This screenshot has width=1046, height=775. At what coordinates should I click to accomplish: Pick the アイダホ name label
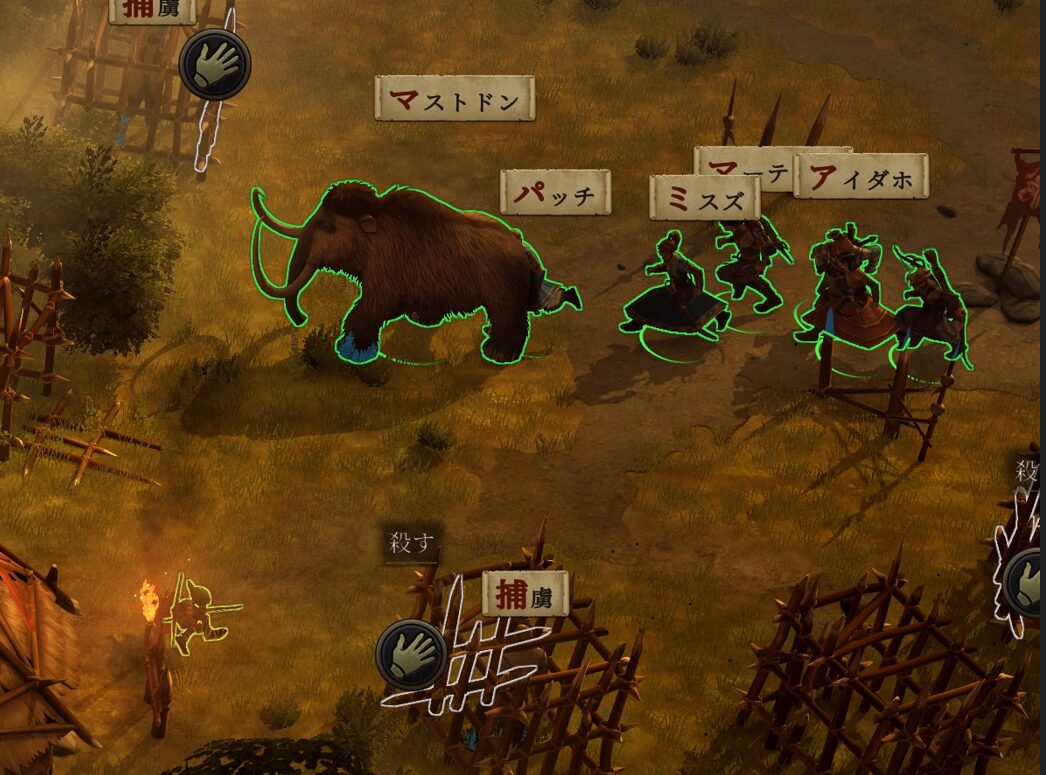coord(861,177)
